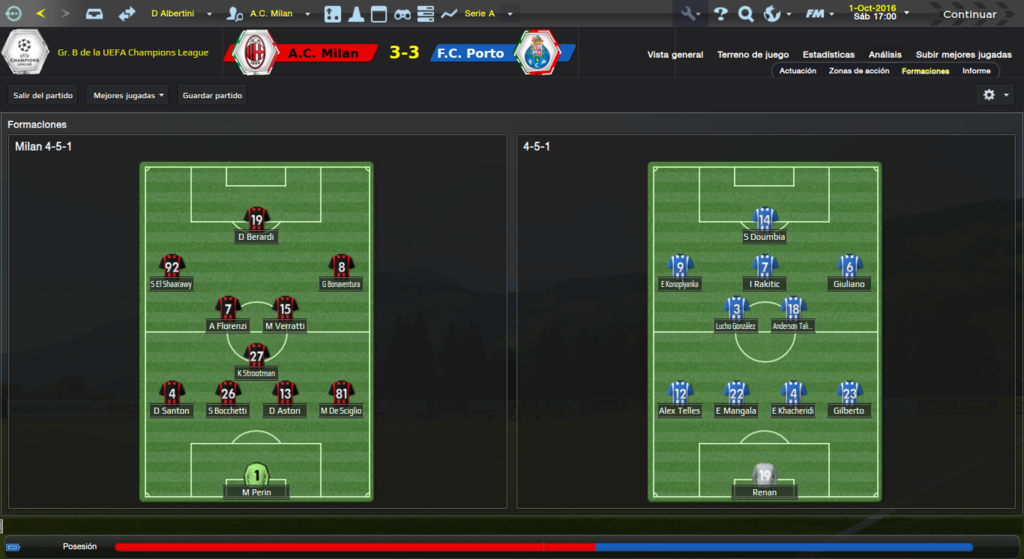The width and height of the screenshot is (1024, 559).
Task: Open the Mejores jugadas dropdown
Action: (128, 96)
